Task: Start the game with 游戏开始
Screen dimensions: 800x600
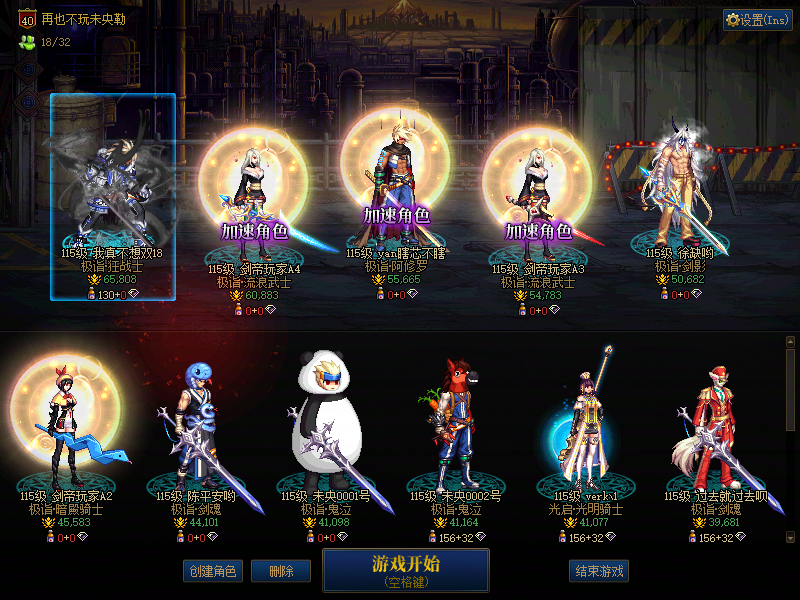Action: (405, 569)
